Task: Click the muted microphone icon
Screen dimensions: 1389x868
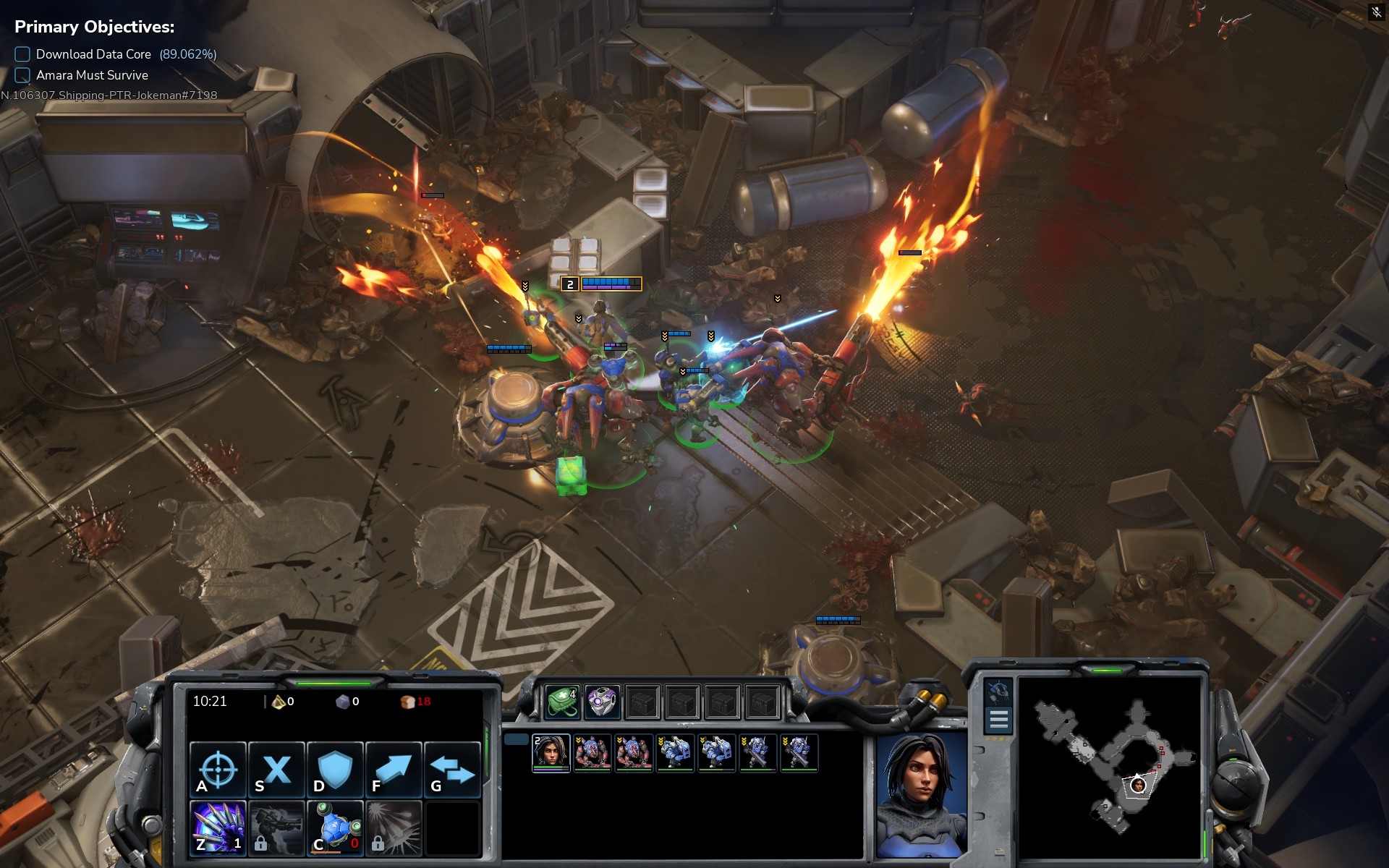Action: (x=1376, y=12)
